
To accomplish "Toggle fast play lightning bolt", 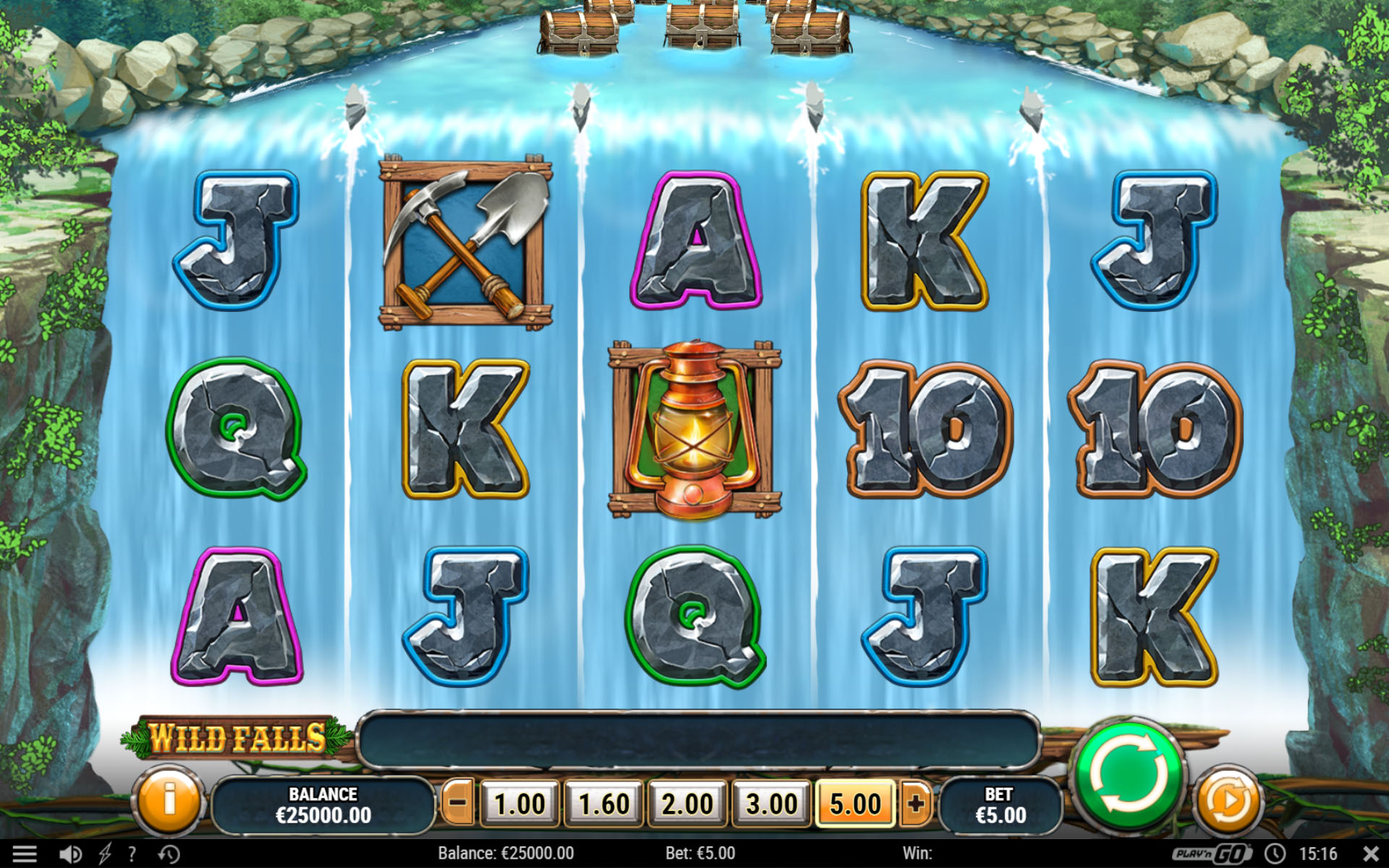I will 105,854.
